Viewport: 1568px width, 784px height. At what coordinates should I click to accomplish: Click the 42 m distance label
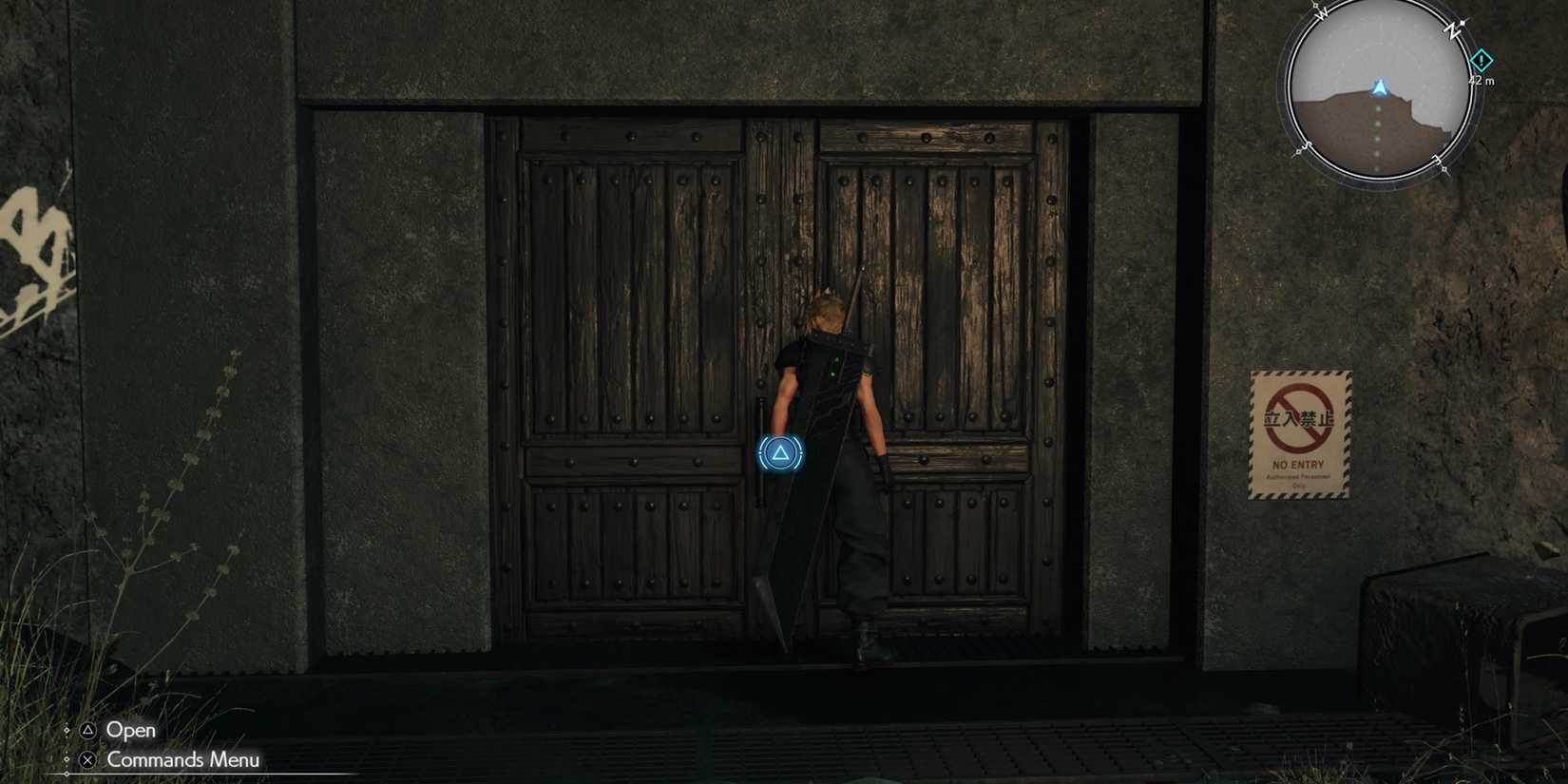(x=1482, y=80)
